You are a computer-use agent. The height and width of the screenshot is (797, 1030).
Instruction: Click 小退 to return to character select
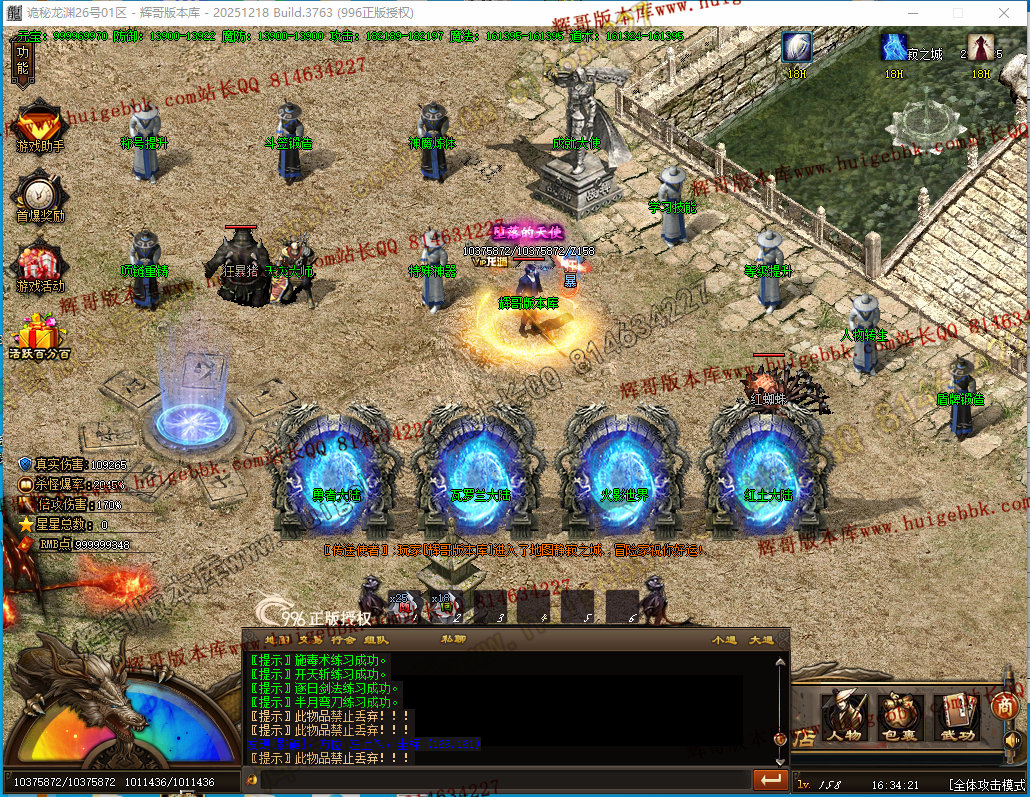click(724, 638)
